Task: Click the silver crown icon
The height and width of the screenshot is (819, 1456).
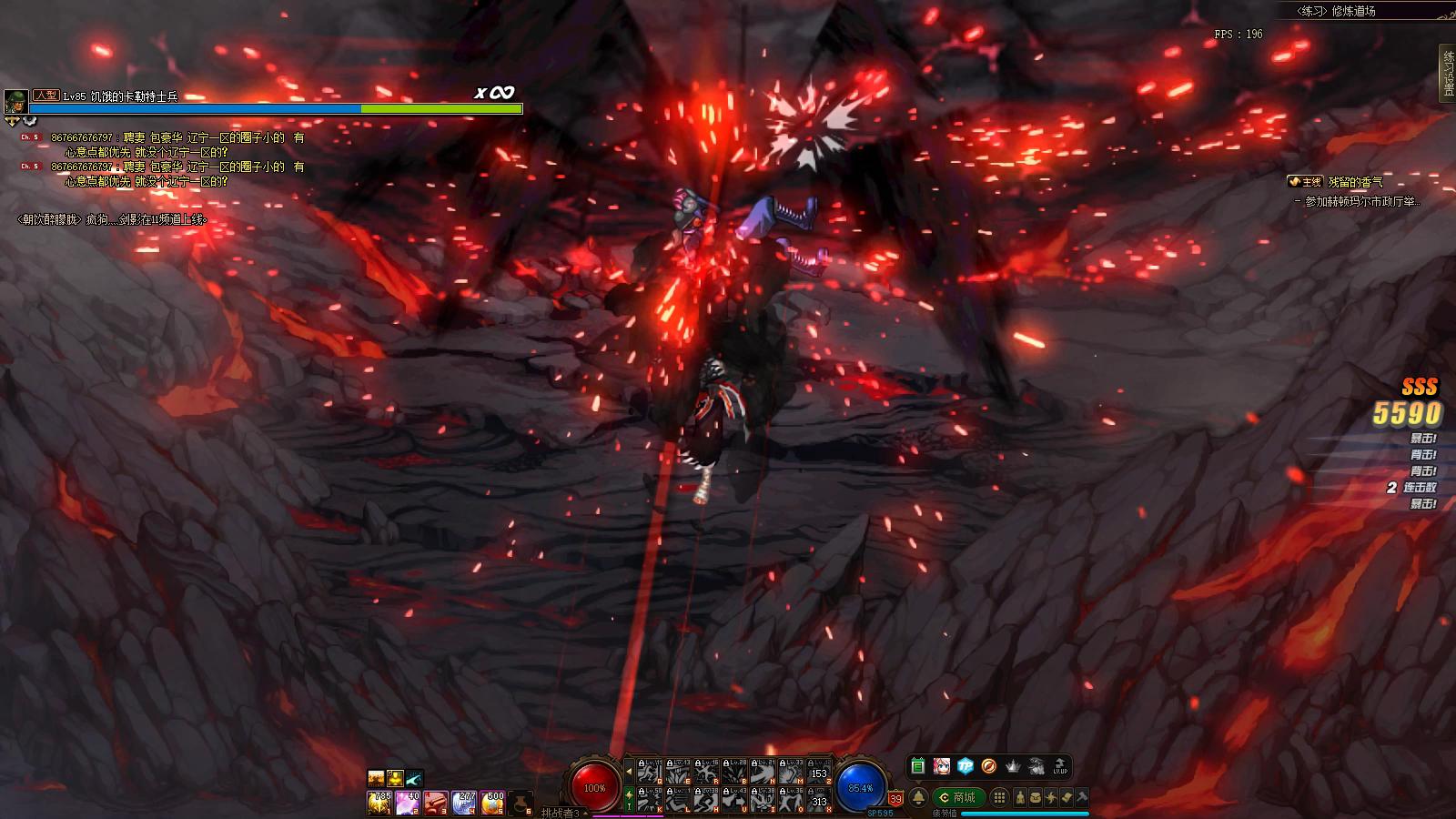Action: (x=1012, y=766)
